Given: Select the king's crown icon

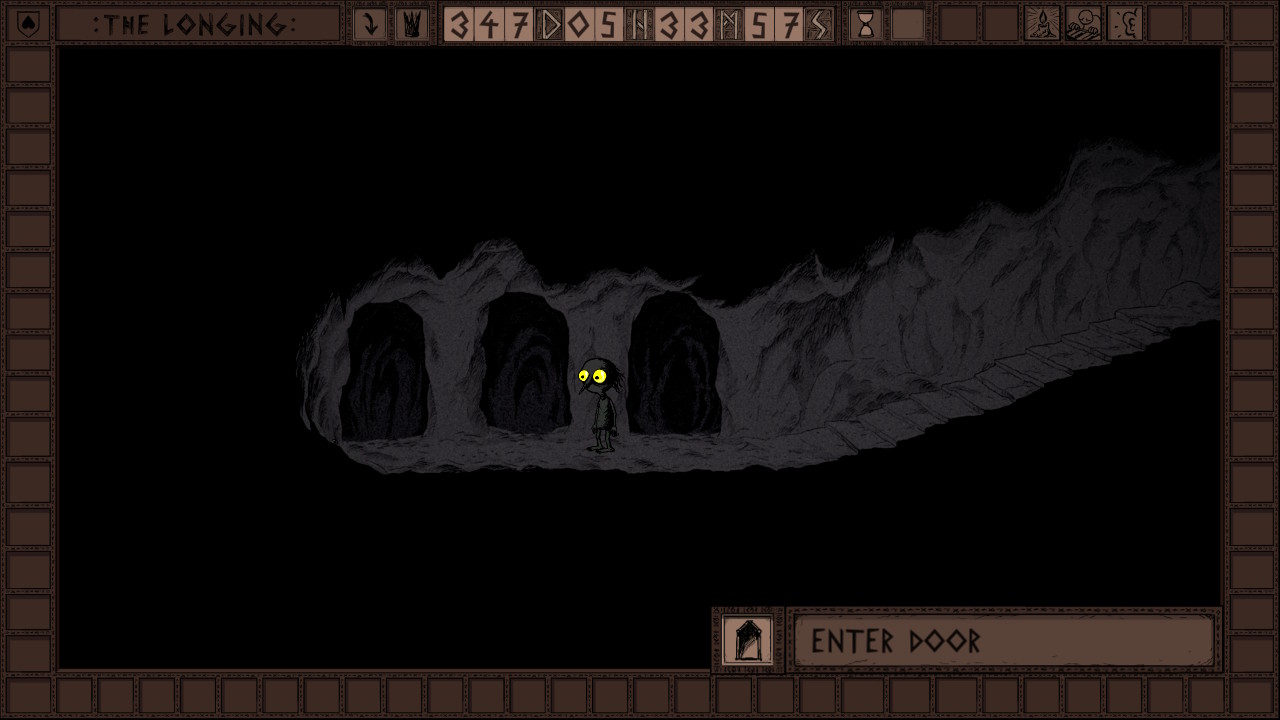Looking at the screenshot, I should pyautogui.click(x=410, y=24).
